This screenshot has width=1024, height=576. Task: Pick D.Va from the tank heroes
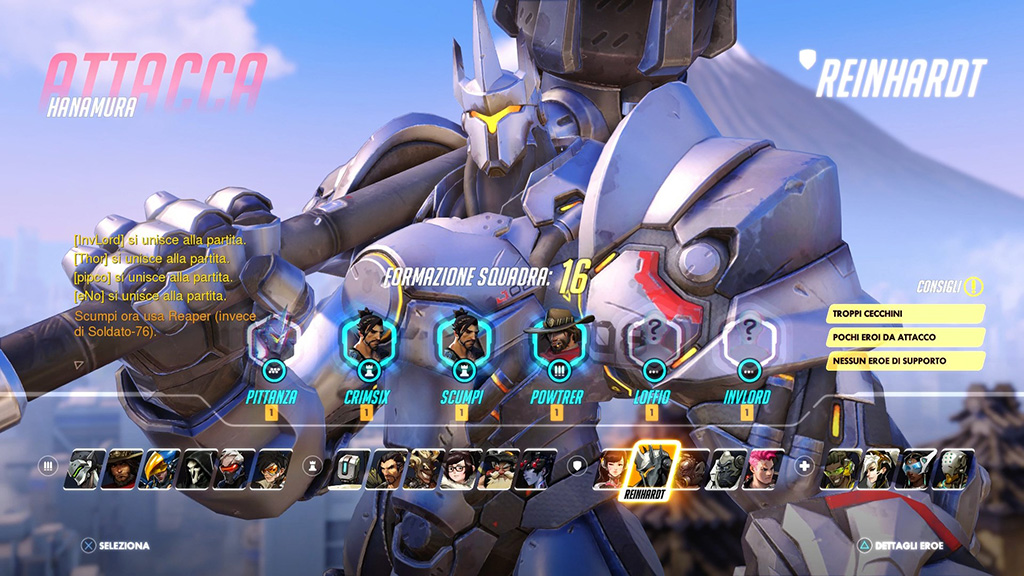[611, 468]
